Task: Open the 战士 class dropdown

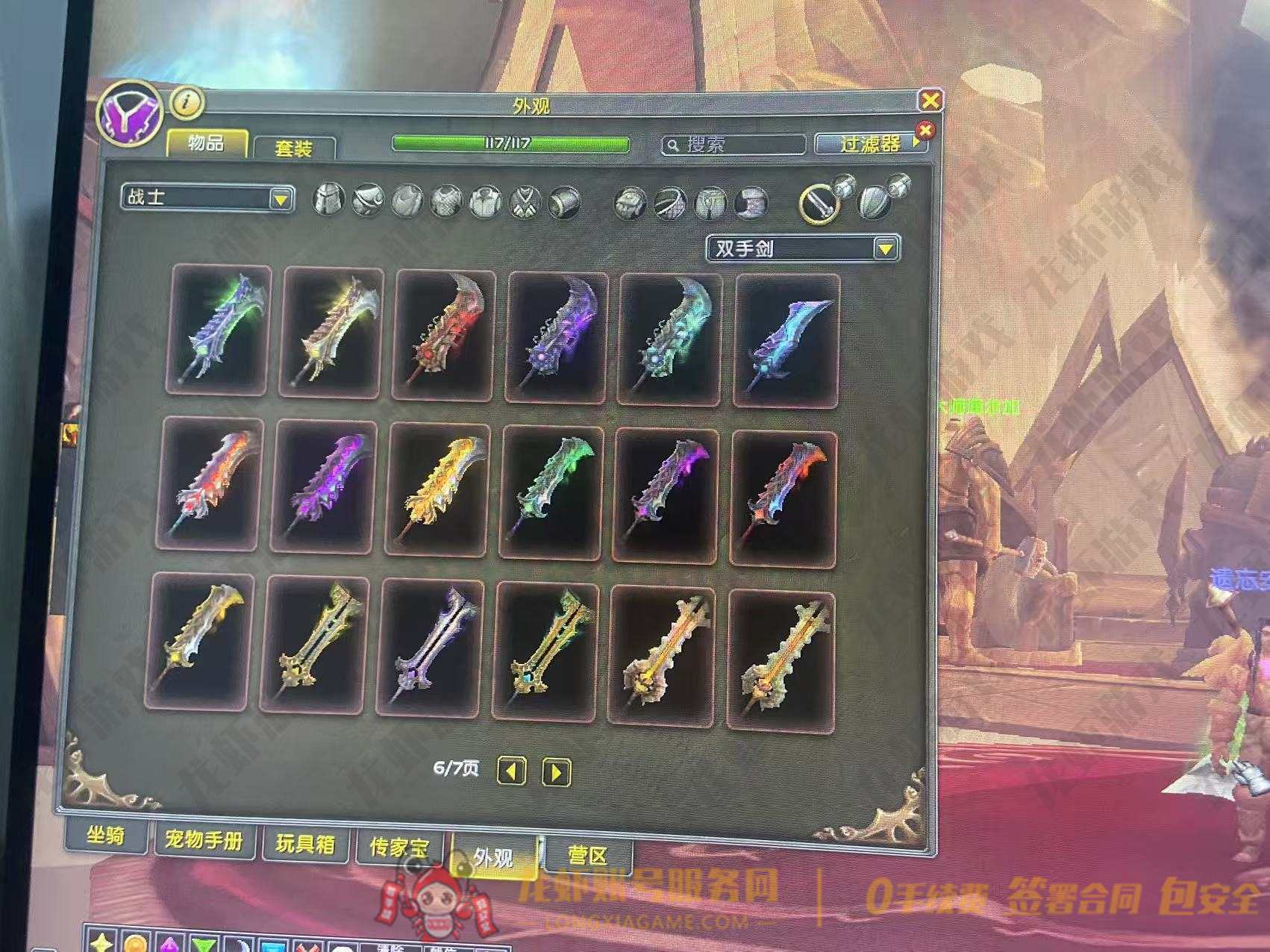Action: tap(207, 198)
